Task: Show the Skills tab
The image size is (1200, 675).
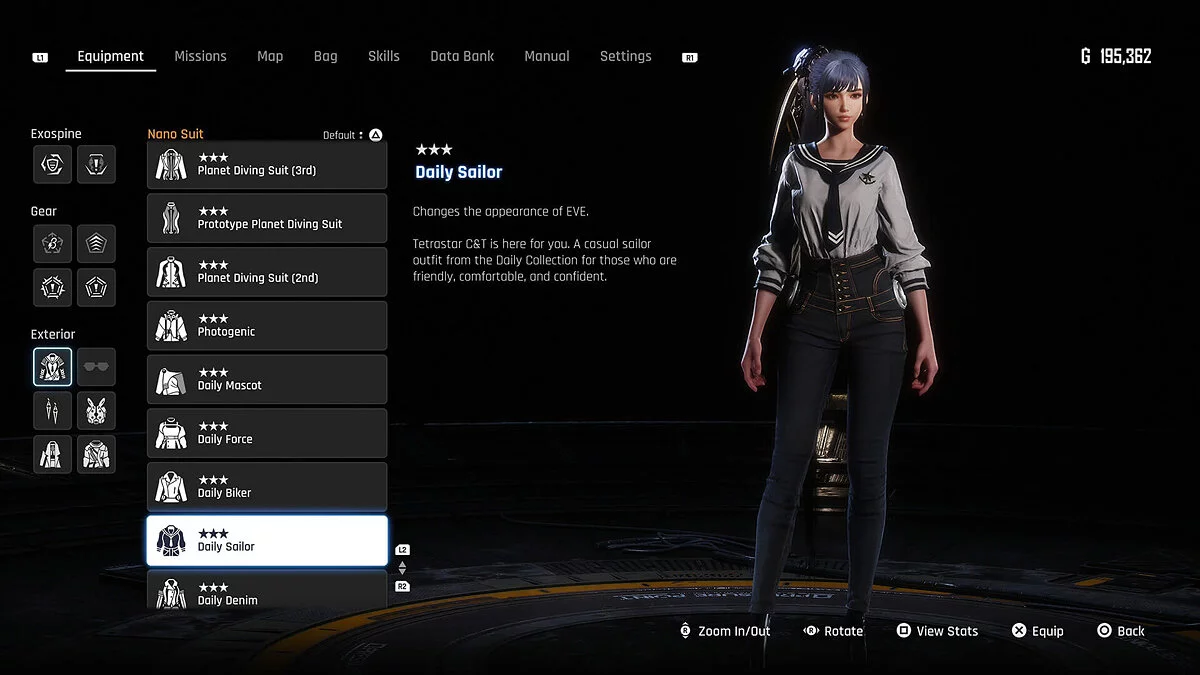Action: pyautogui.click(x=383, y=56)
